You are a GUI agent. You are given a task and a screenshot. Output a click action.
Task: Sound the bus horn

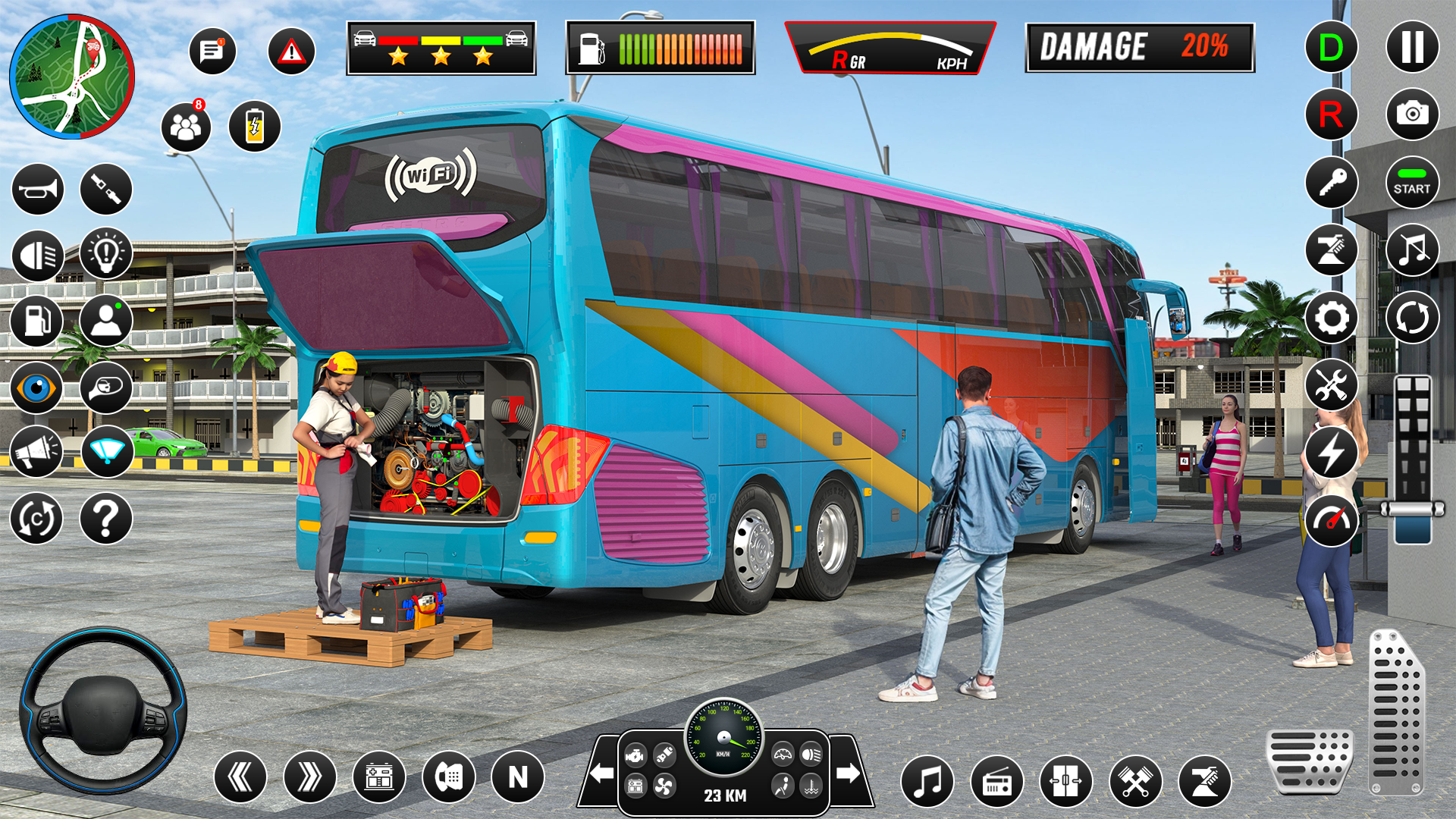(x=39, y=189)
